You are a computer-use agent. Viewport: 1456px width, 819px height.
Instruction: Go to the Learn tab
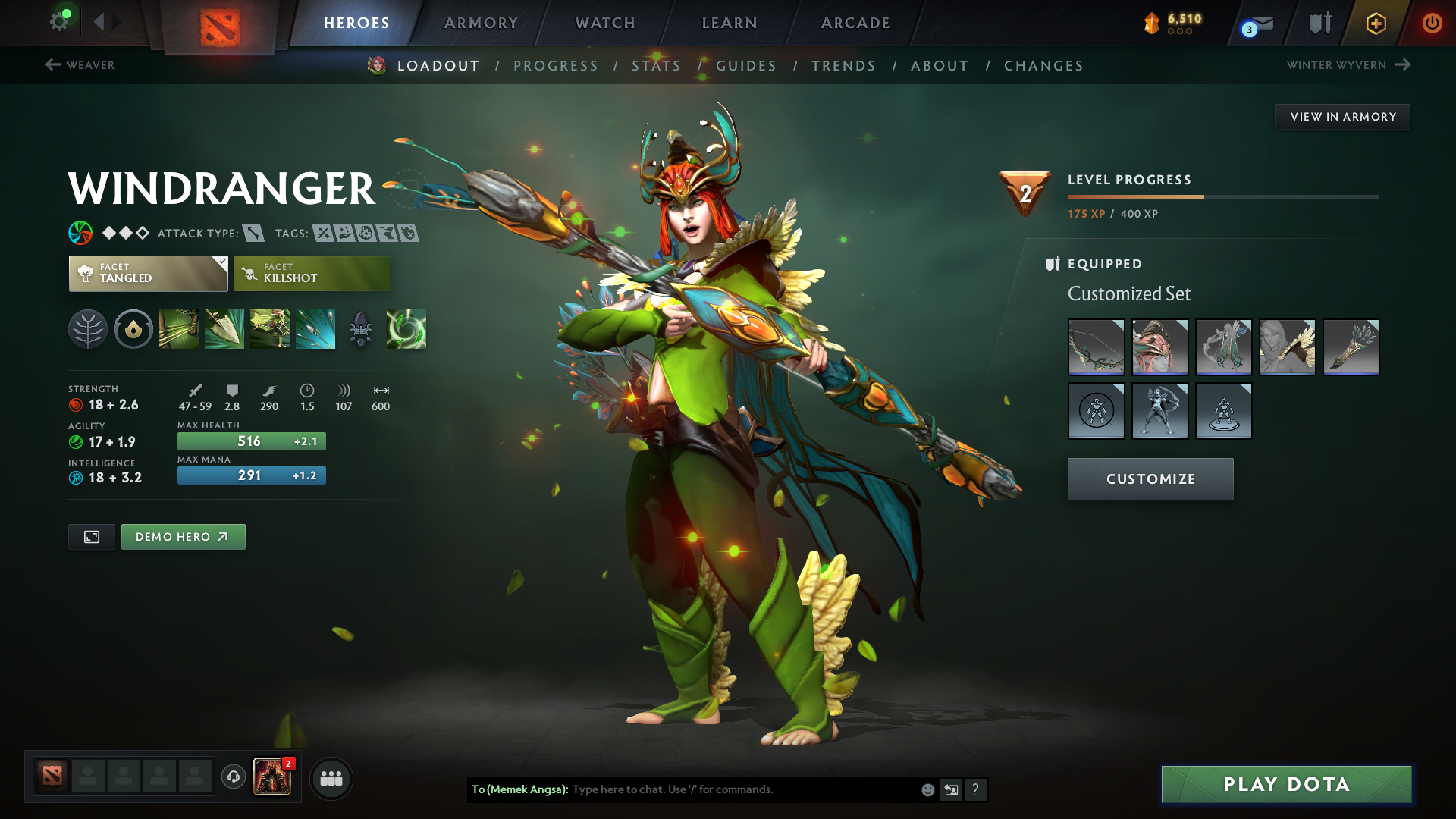[x=730, y=23]
